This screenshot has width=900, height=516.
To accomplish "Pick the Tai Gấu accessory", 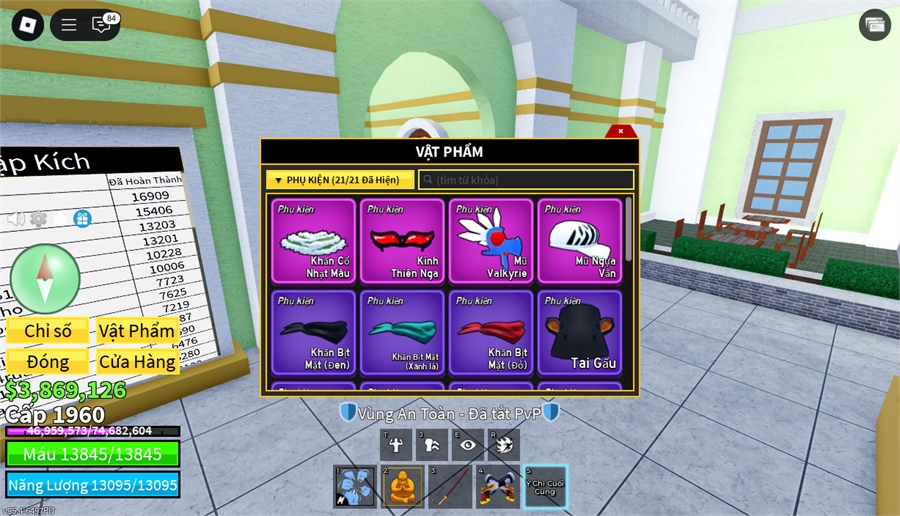I will click(579, 332).
